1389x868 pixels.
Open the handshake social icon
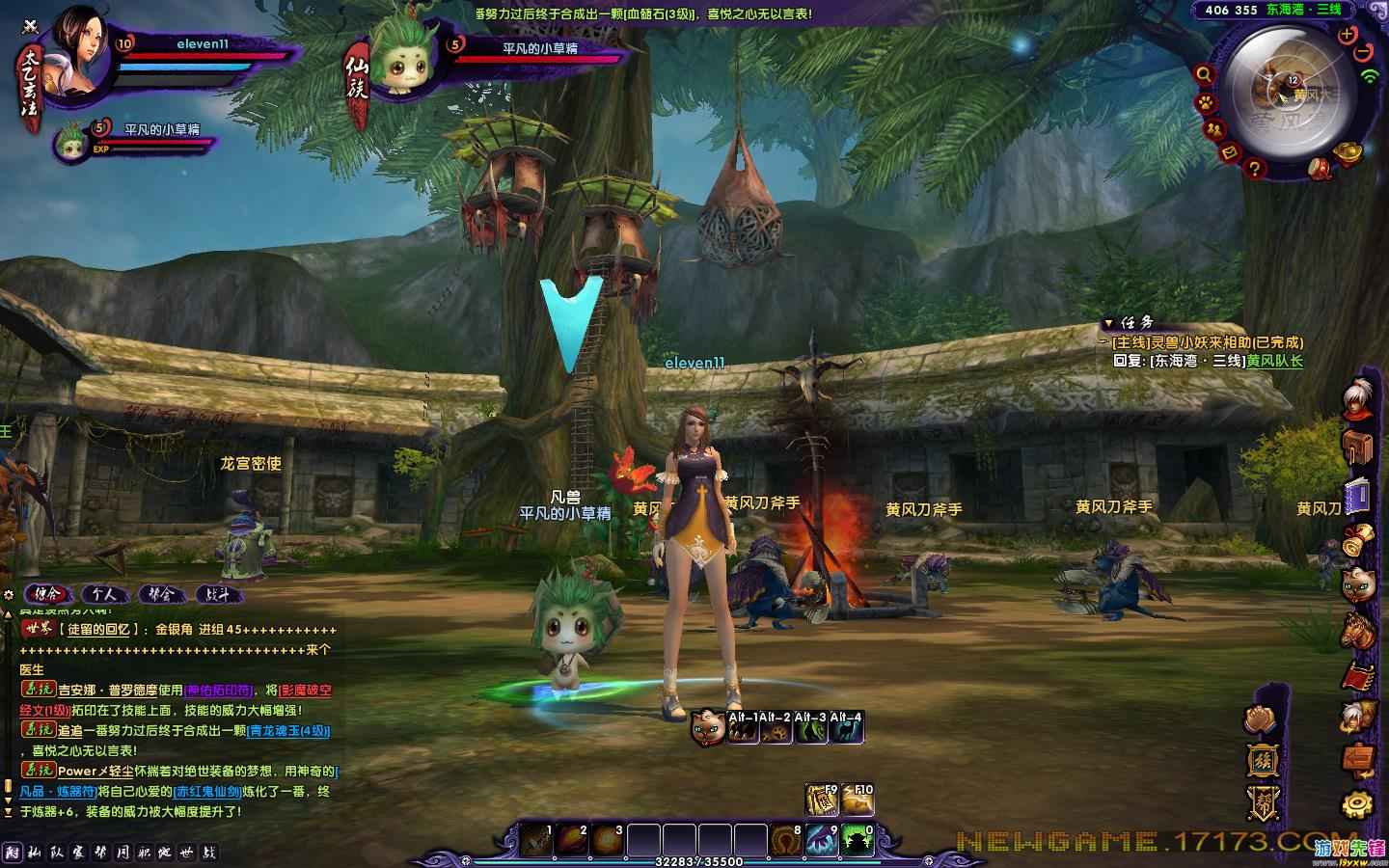1262,719
